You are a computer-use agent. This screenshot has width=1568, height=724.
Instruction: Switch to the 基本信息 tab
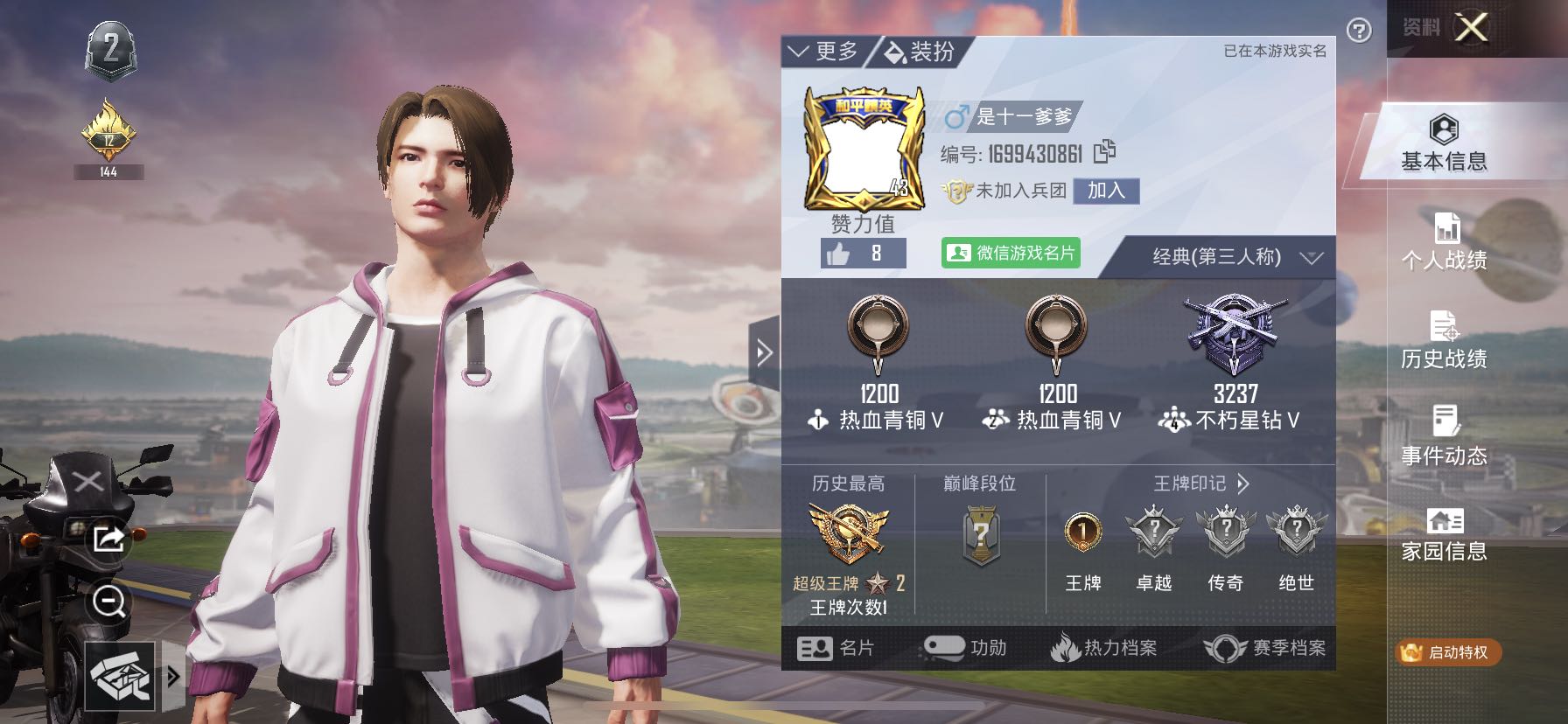click(1444, 144)
